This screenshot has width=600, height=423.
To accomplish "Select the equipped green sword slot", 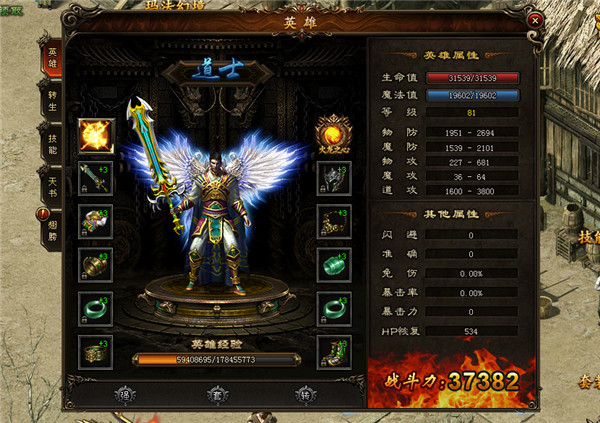I will pyautogui.click(x=96, y=178).
